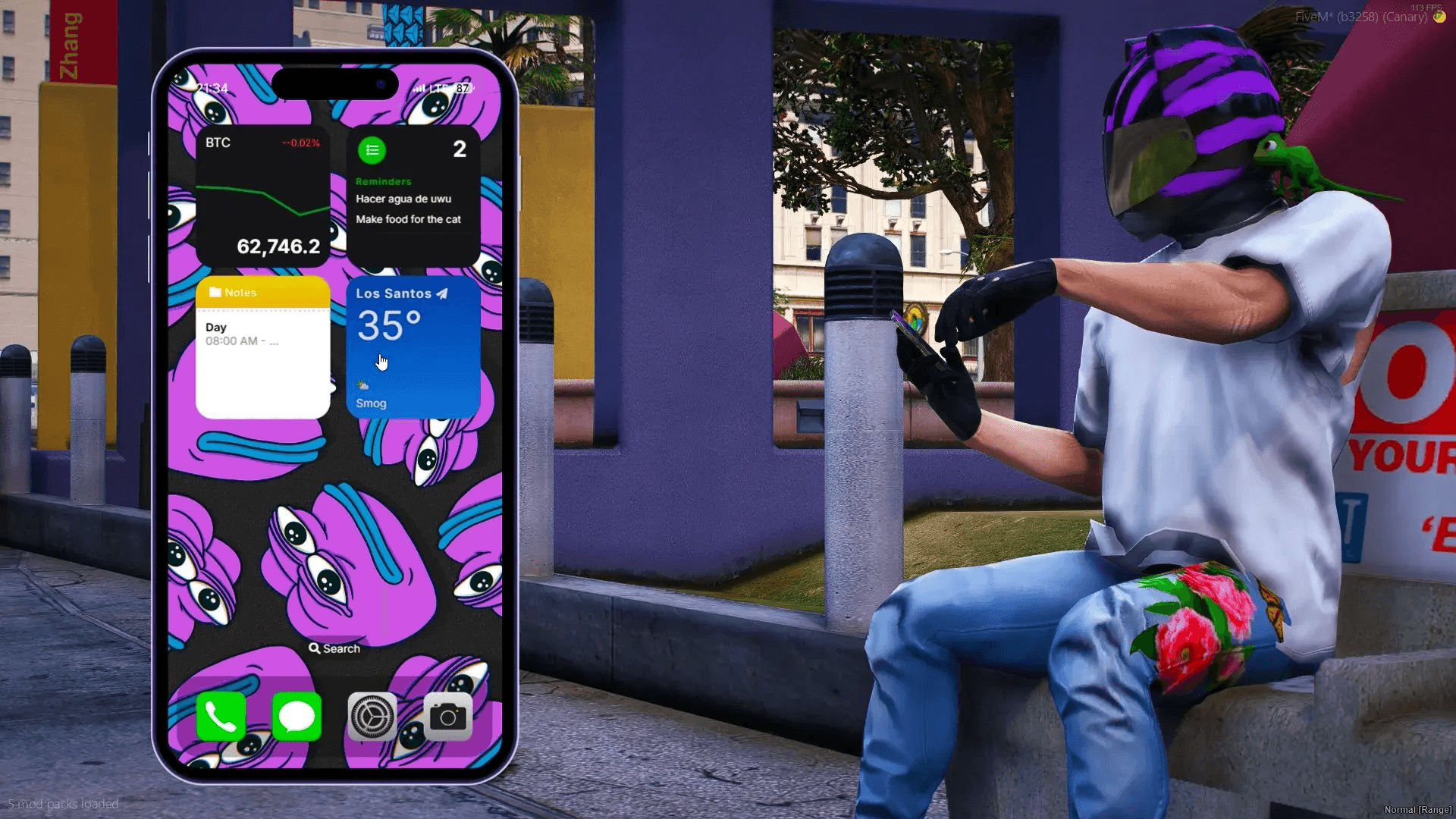Image resolution: width=1456 pixels, height=819 pixels.
Task: Click the magnifier icon in the Search bar
Action: (315, 648)
